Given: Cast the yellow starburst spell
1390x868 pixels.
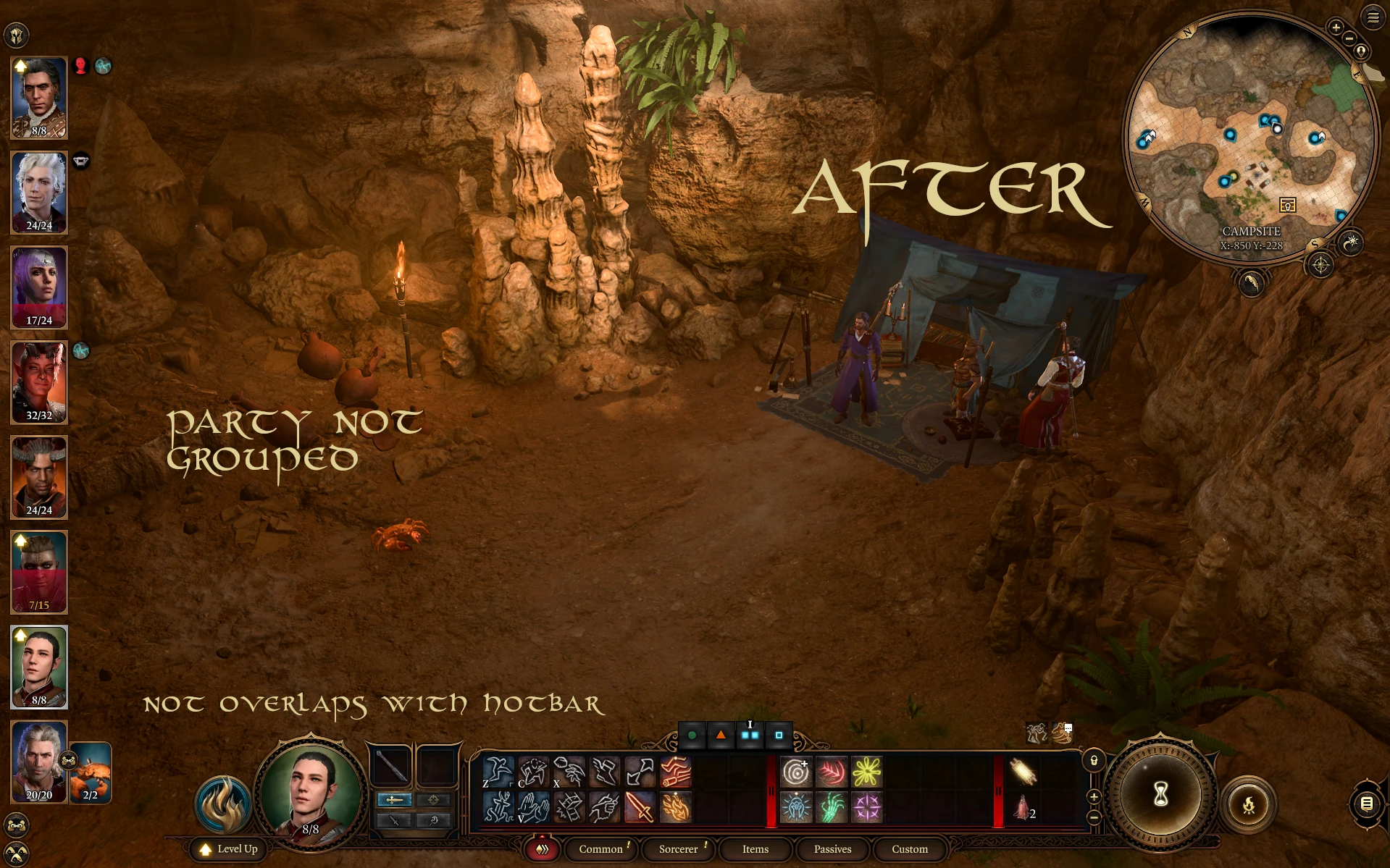Looking at the screenshot, I should point(866,772).
